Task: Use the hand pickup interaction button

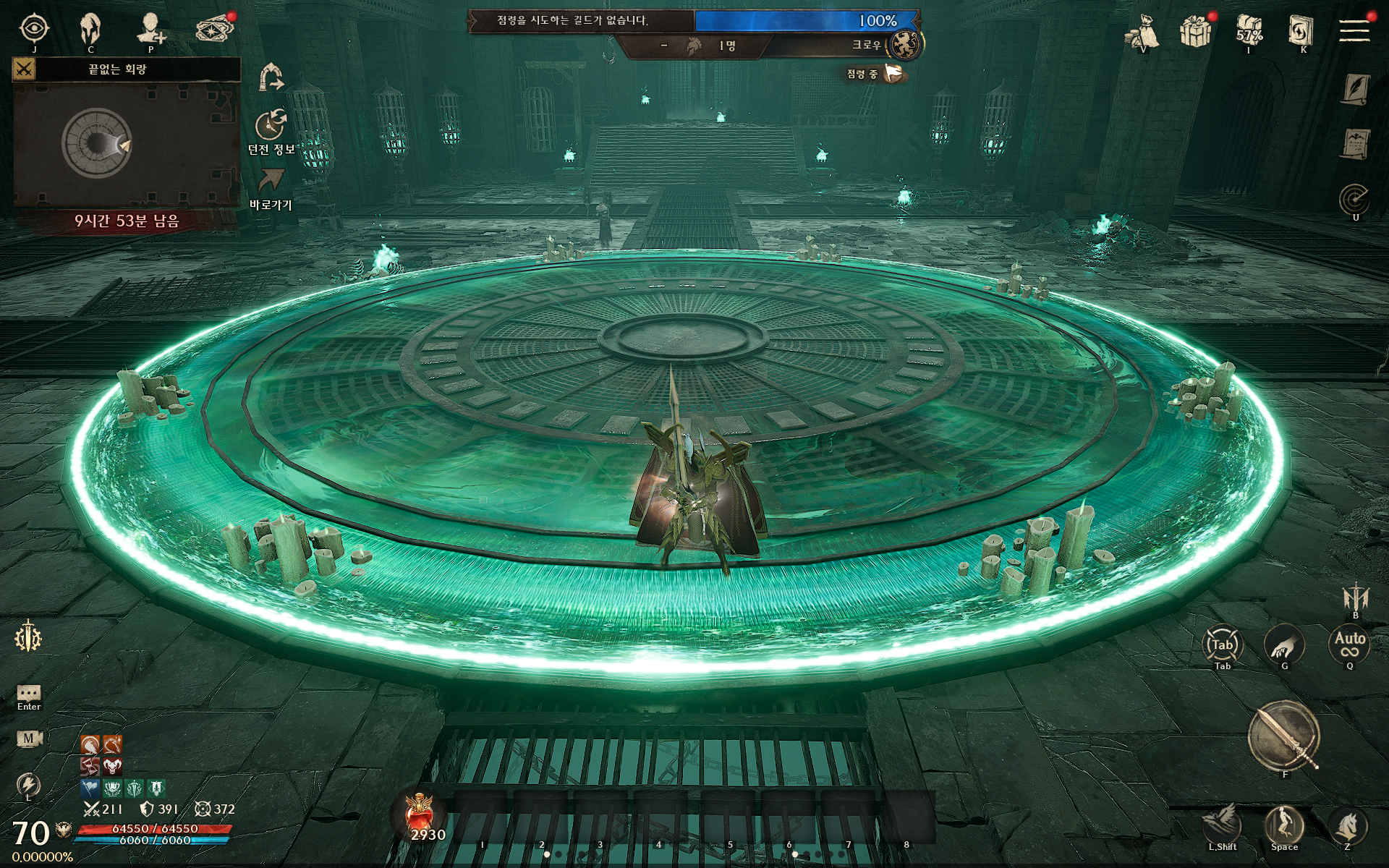Action: click(x=1284, y=644)
